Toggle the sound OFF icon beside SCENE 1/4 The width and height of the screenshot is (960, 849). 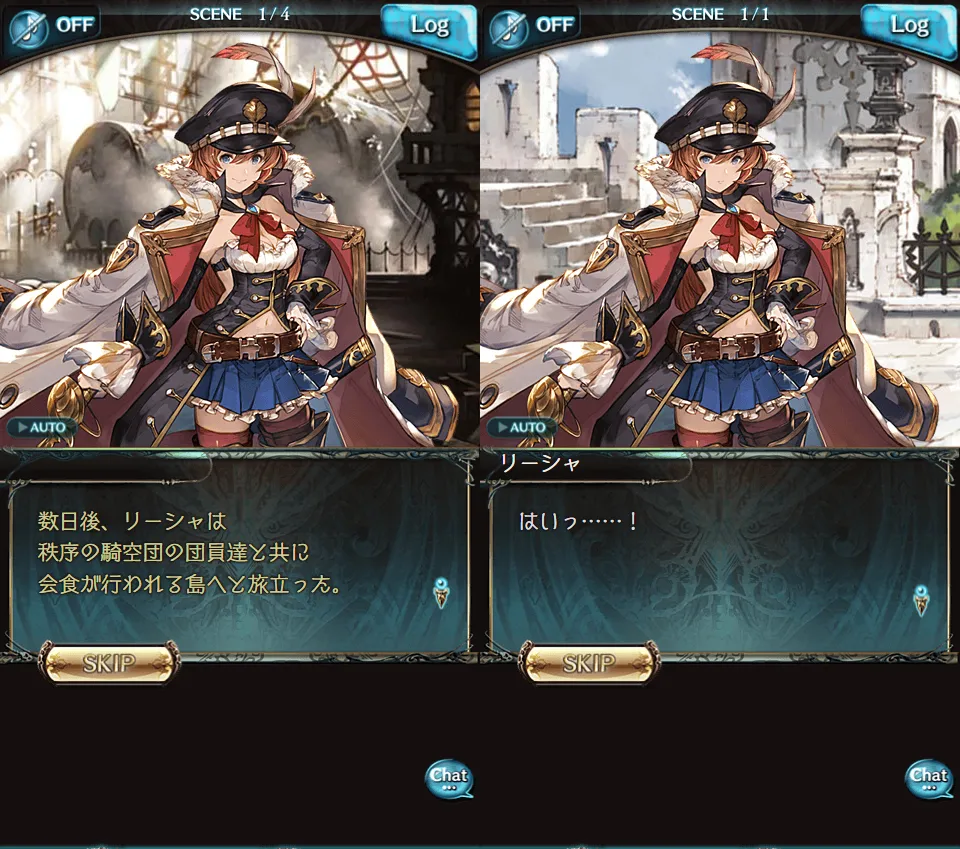click(52, 25)
